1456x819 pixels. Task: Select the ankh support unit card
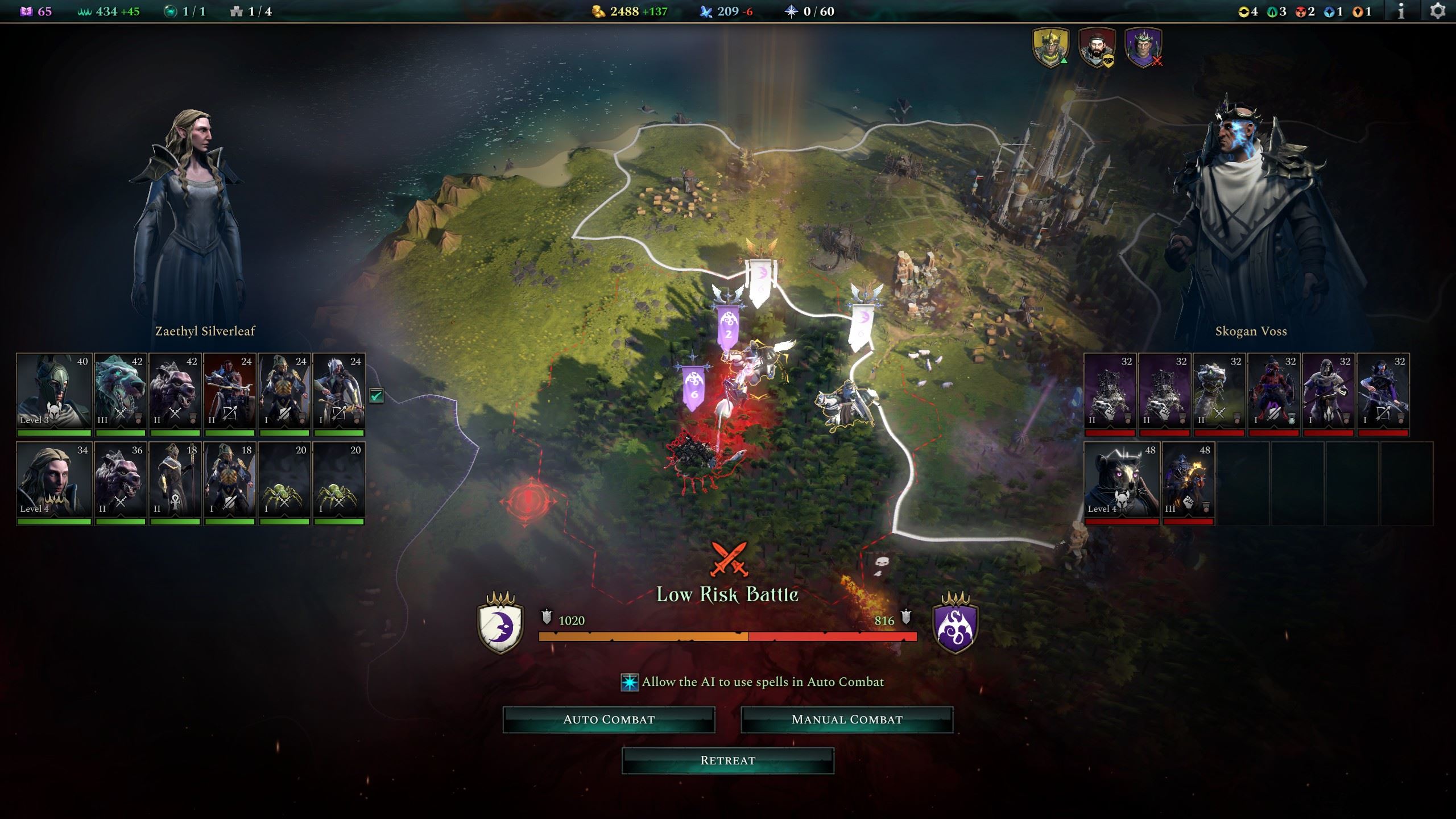pos(175,480)
